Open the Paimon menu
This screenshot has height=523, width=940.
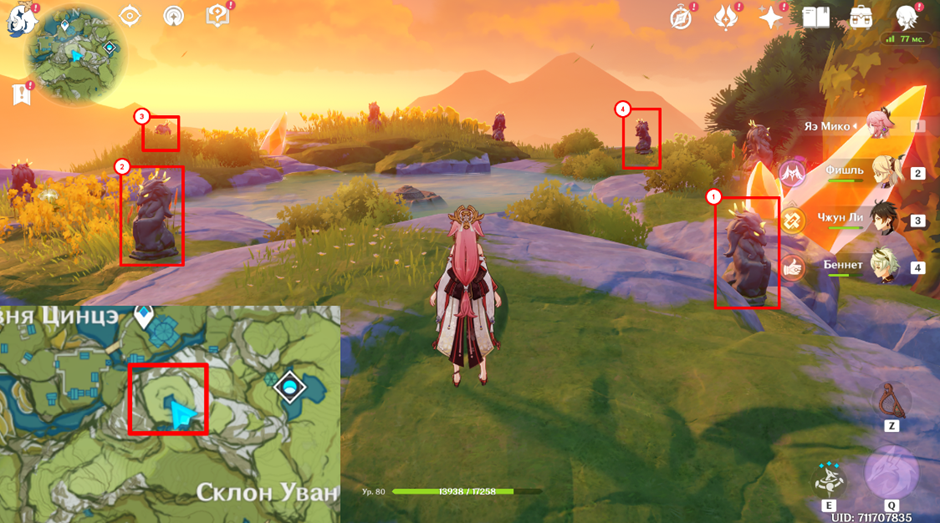pos(17,19)
